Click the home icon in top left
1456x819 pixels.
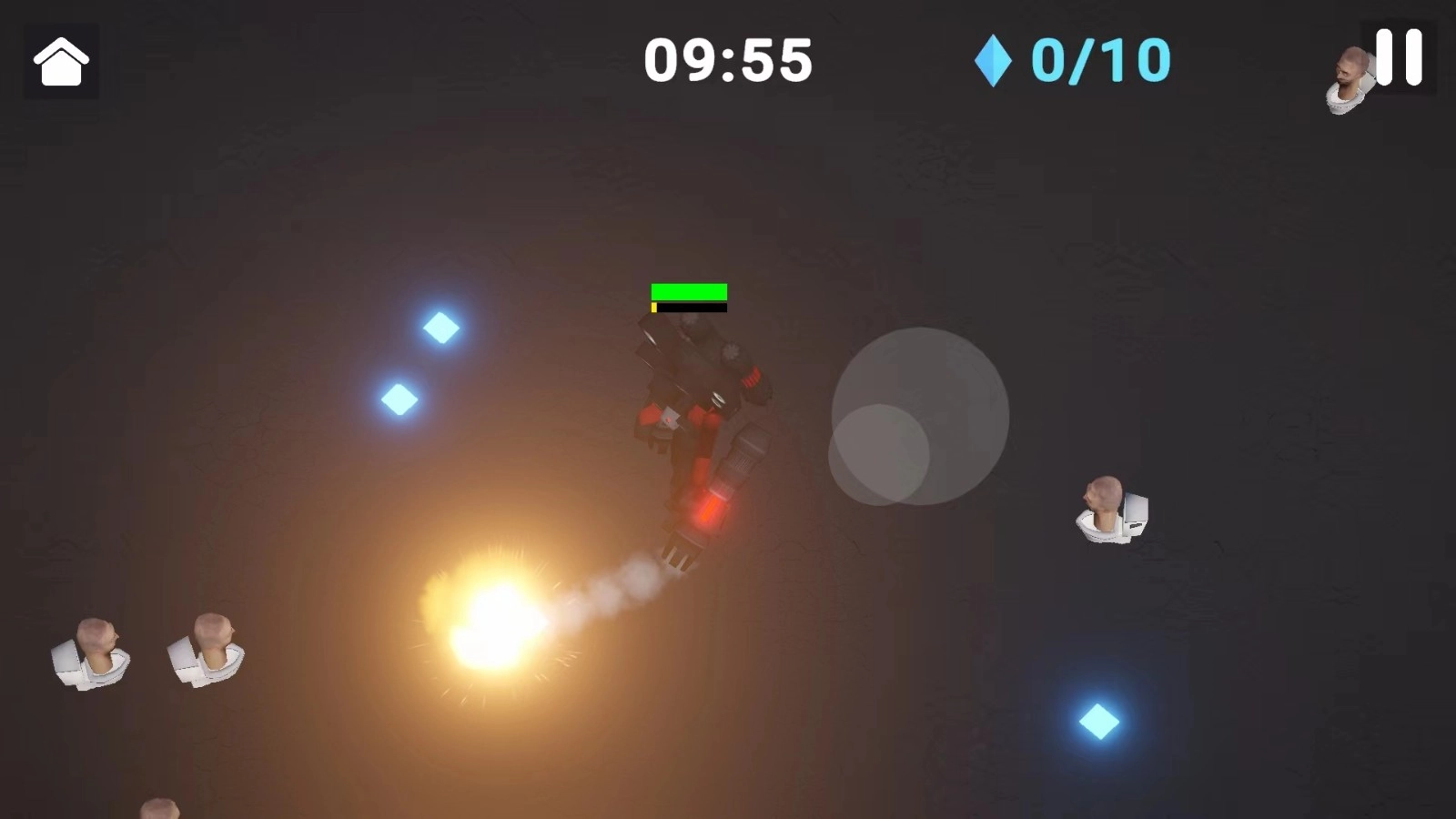[61, 62]
